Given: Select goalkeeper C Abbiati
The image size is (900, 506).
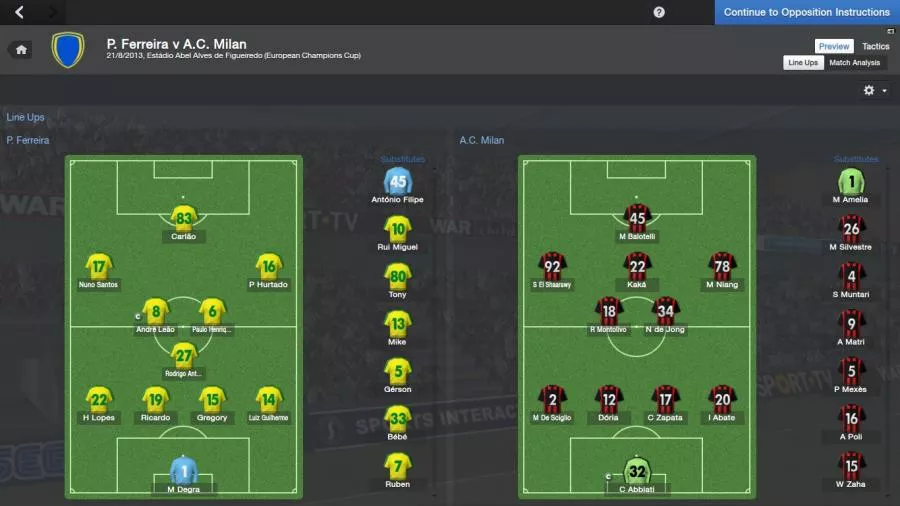Looking at the screenshot, I should 637,472.
